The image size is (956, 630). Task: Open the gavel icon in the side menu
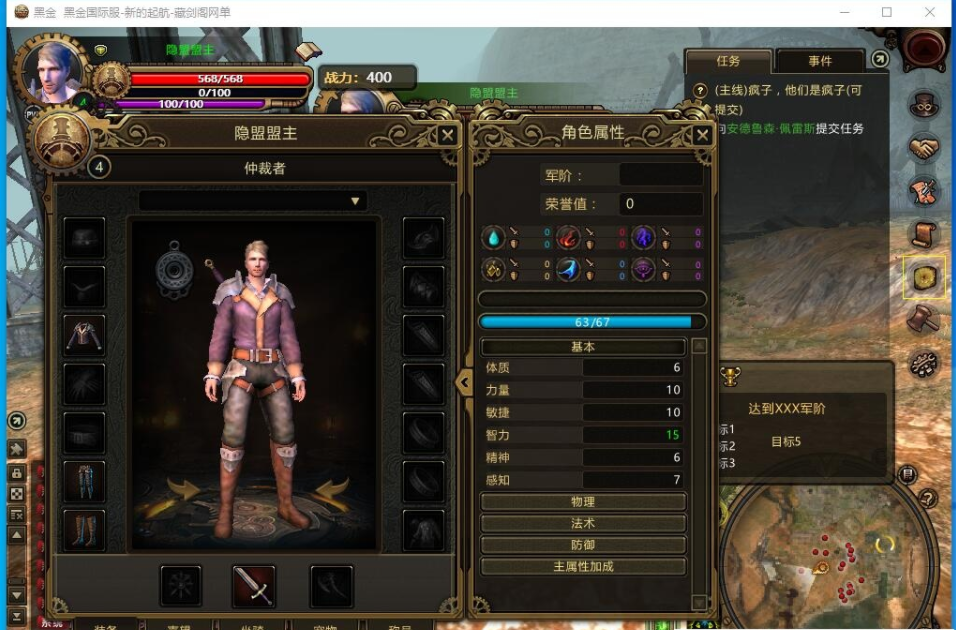coord(924,320)
